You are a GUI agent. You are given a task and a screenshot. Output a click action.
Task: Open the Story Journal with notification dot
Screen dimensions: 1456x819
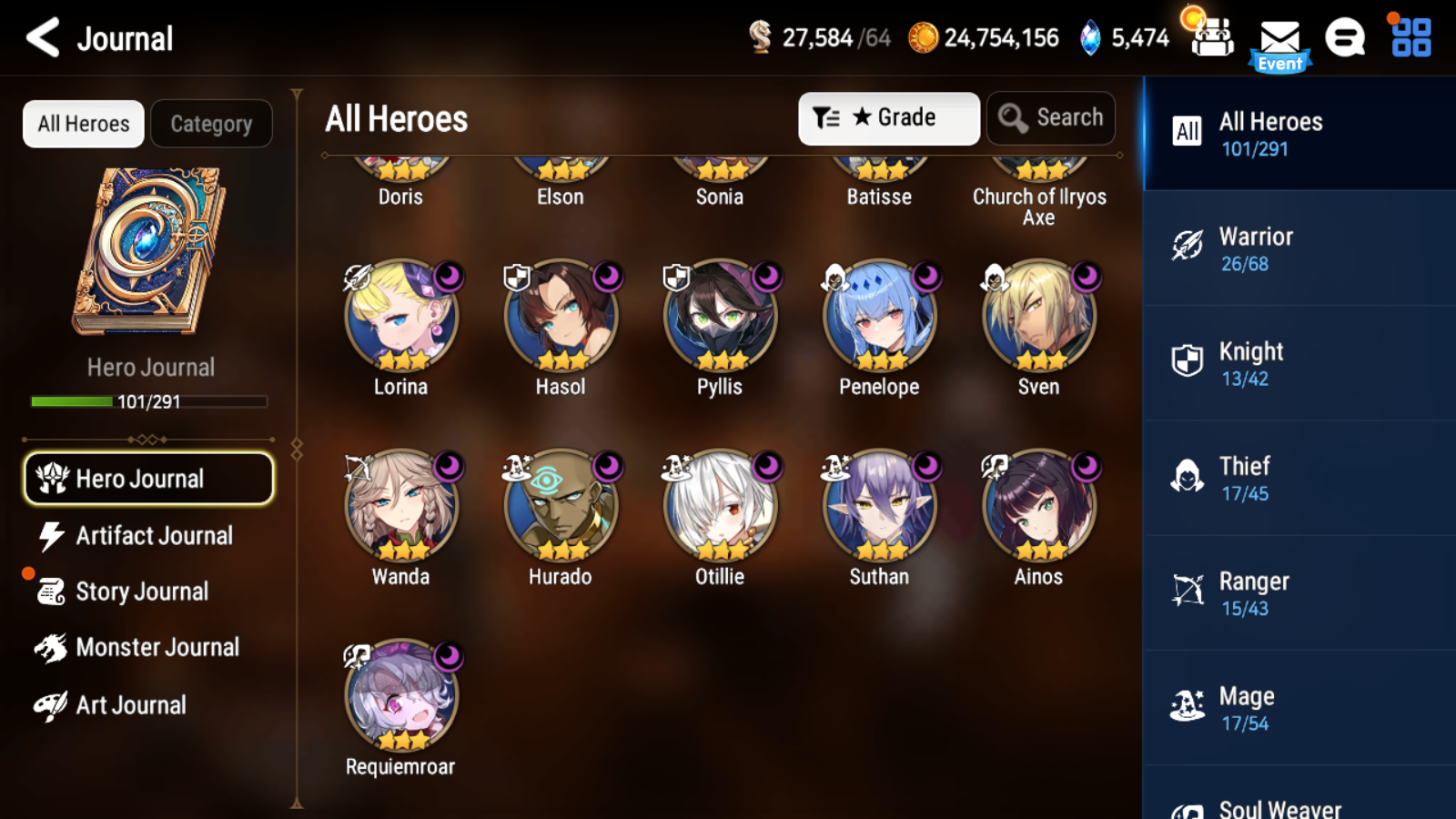click(x=142, y=591)
